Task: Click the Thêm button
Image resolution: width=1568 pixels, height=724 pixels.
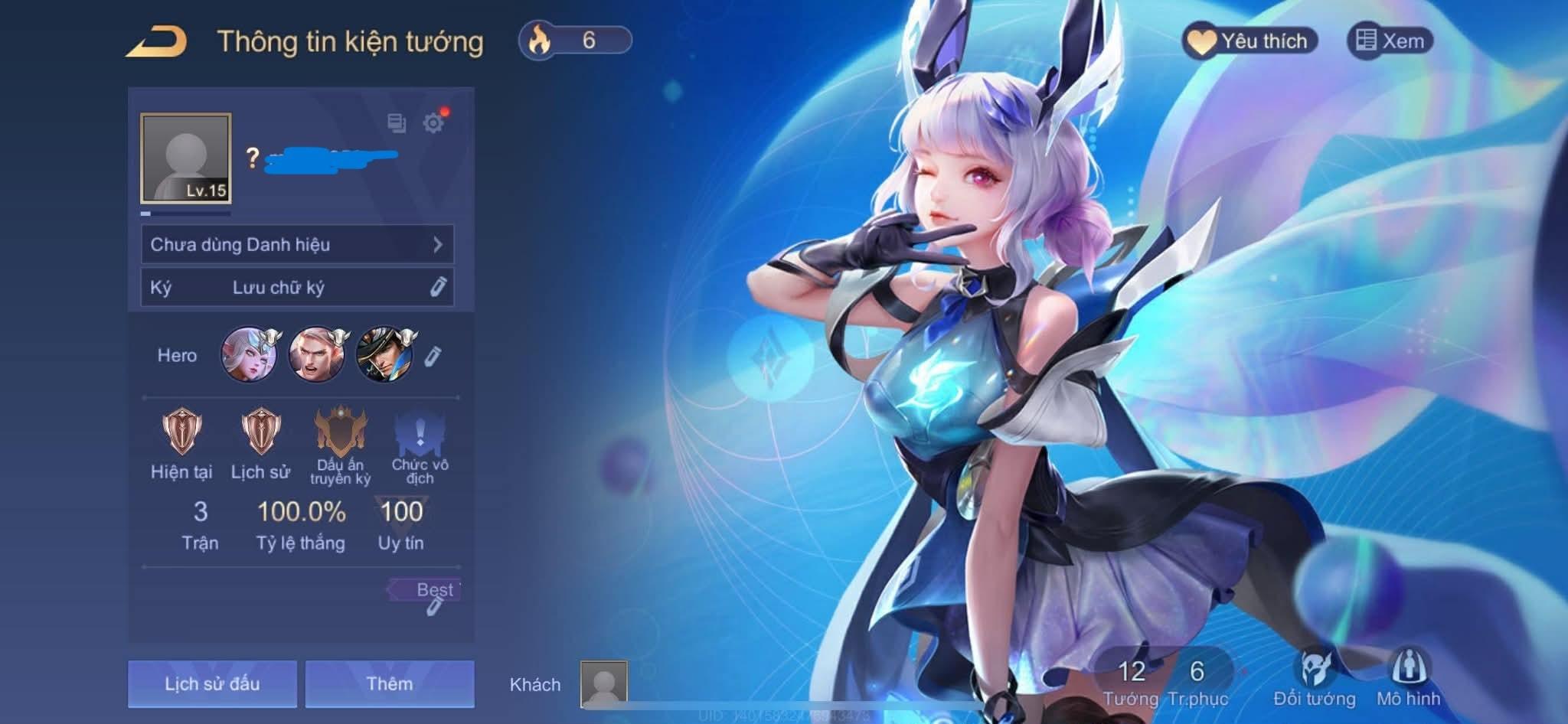Action: [389, 683]
